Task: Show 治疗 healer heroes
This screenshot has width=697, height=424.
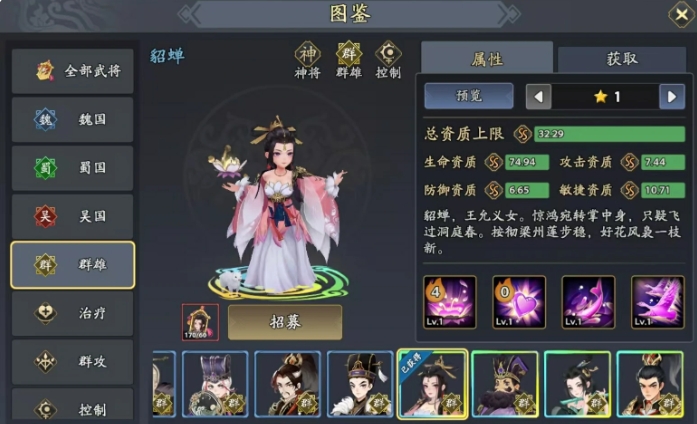Action: (x=72, y=313)
